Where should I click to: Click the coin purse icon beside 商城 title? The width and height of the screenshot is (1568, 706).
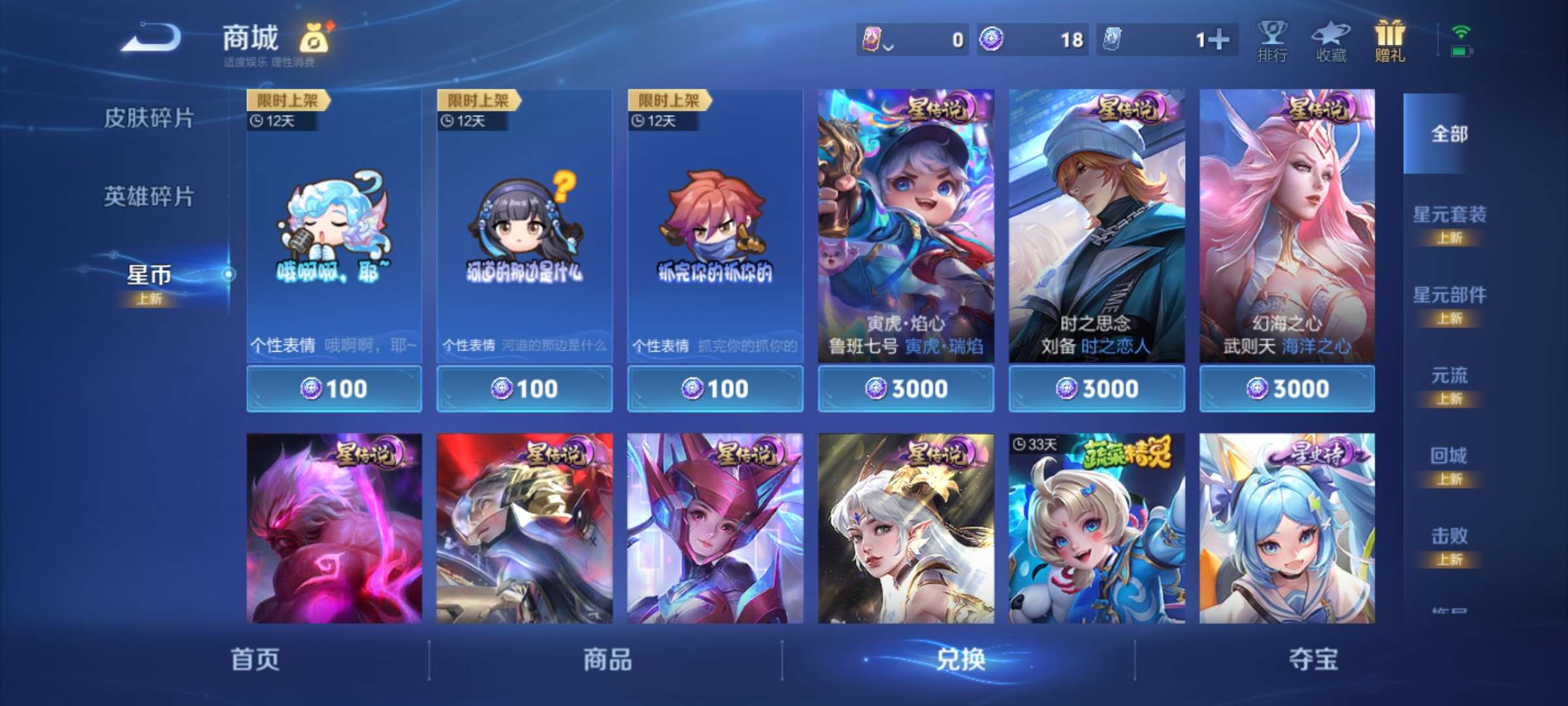pos(314,38)
